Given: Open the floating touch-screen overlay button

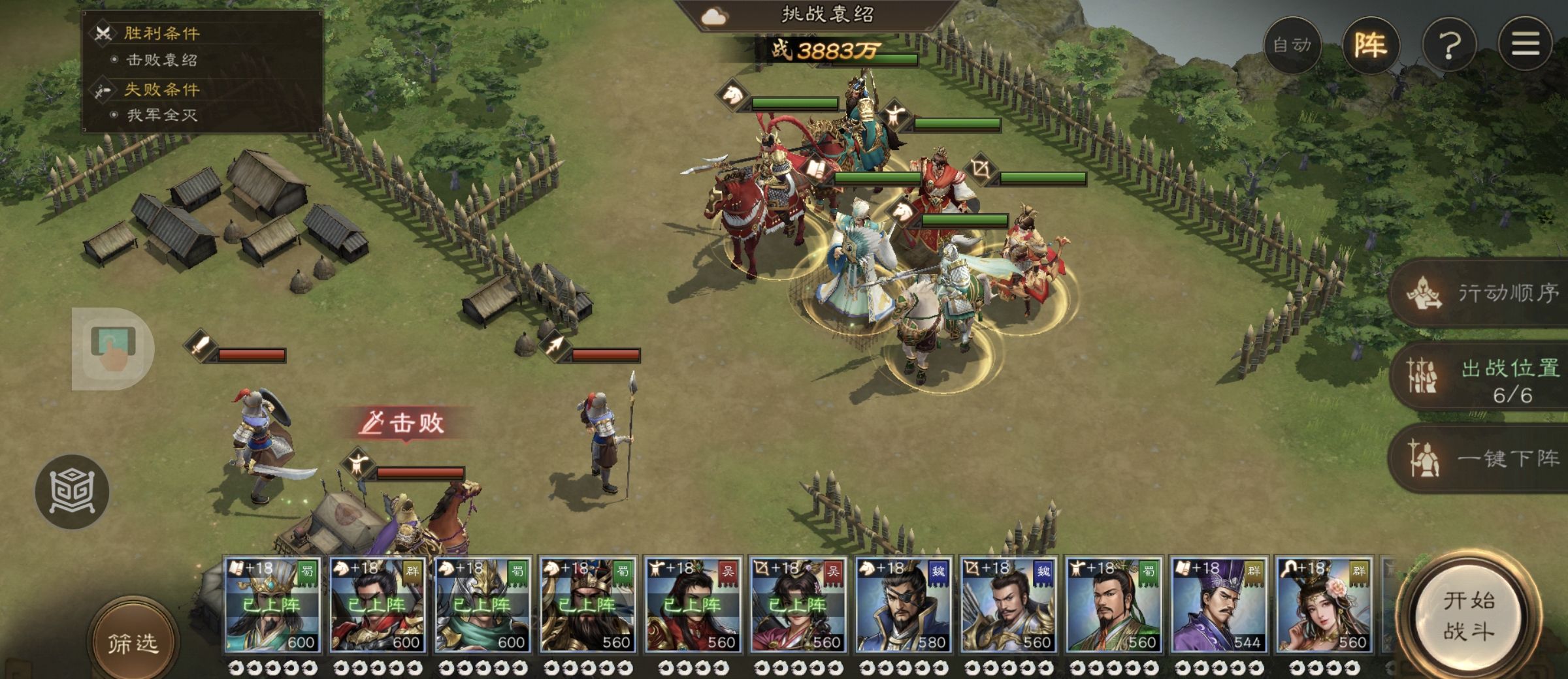Looking at the screenshot, I should (112, 348).
